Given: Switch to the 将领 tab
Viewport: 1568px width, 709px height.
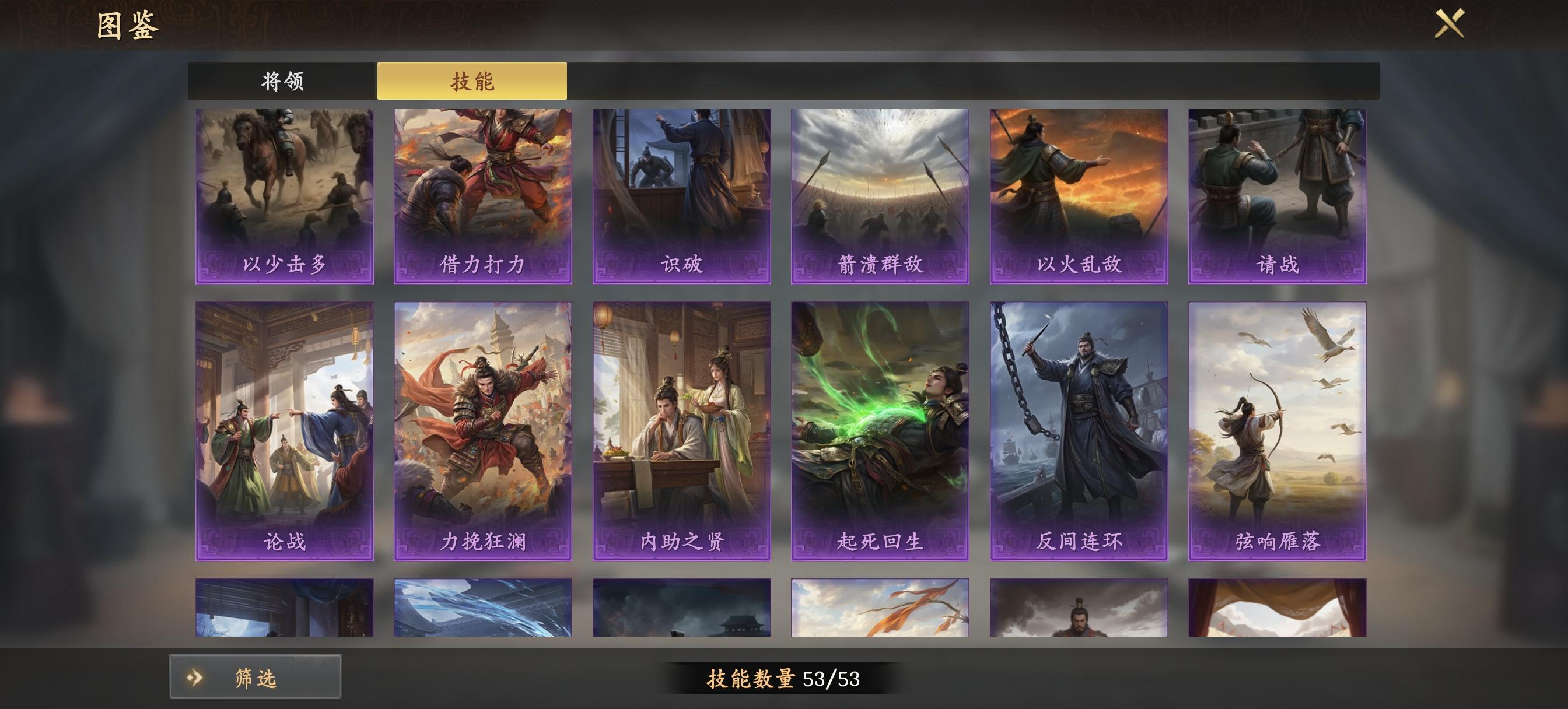Looking at the screenshot, I should 282,80.
